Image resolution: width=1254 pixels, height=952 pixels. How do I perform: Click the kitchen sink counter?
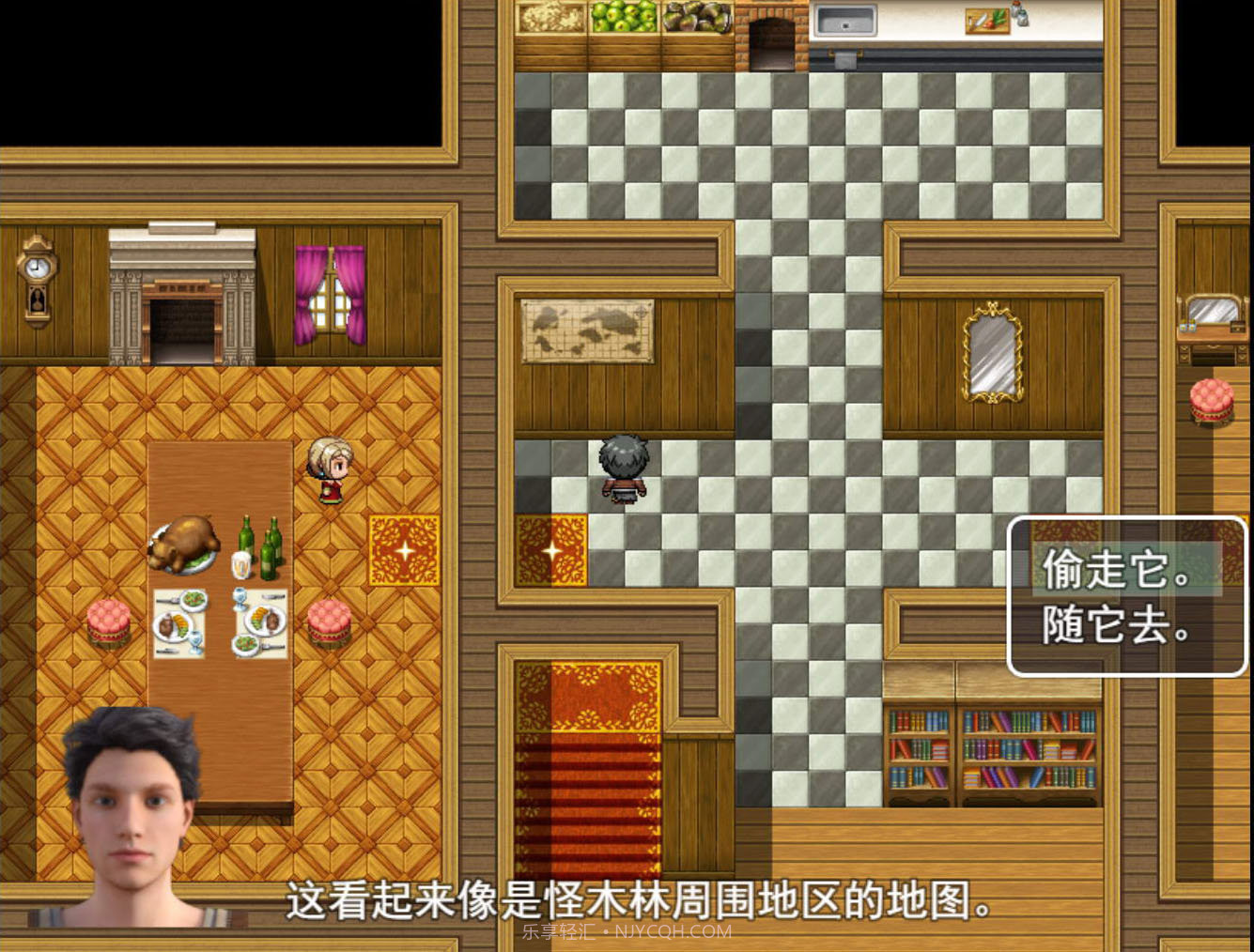[844, 19]
